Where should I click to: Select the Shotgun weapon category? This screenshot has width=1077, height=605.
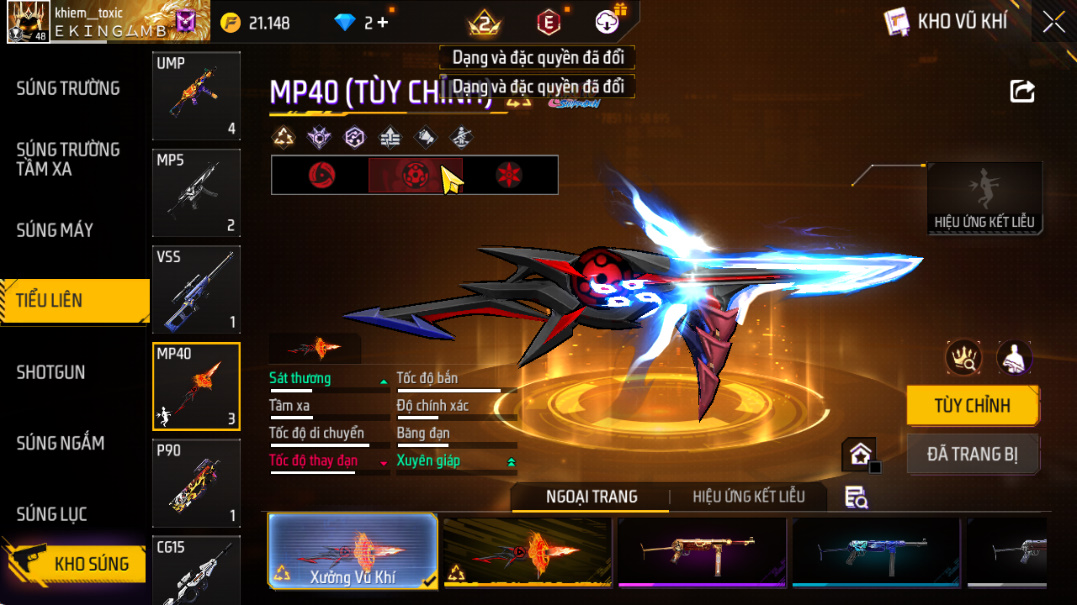51,372
